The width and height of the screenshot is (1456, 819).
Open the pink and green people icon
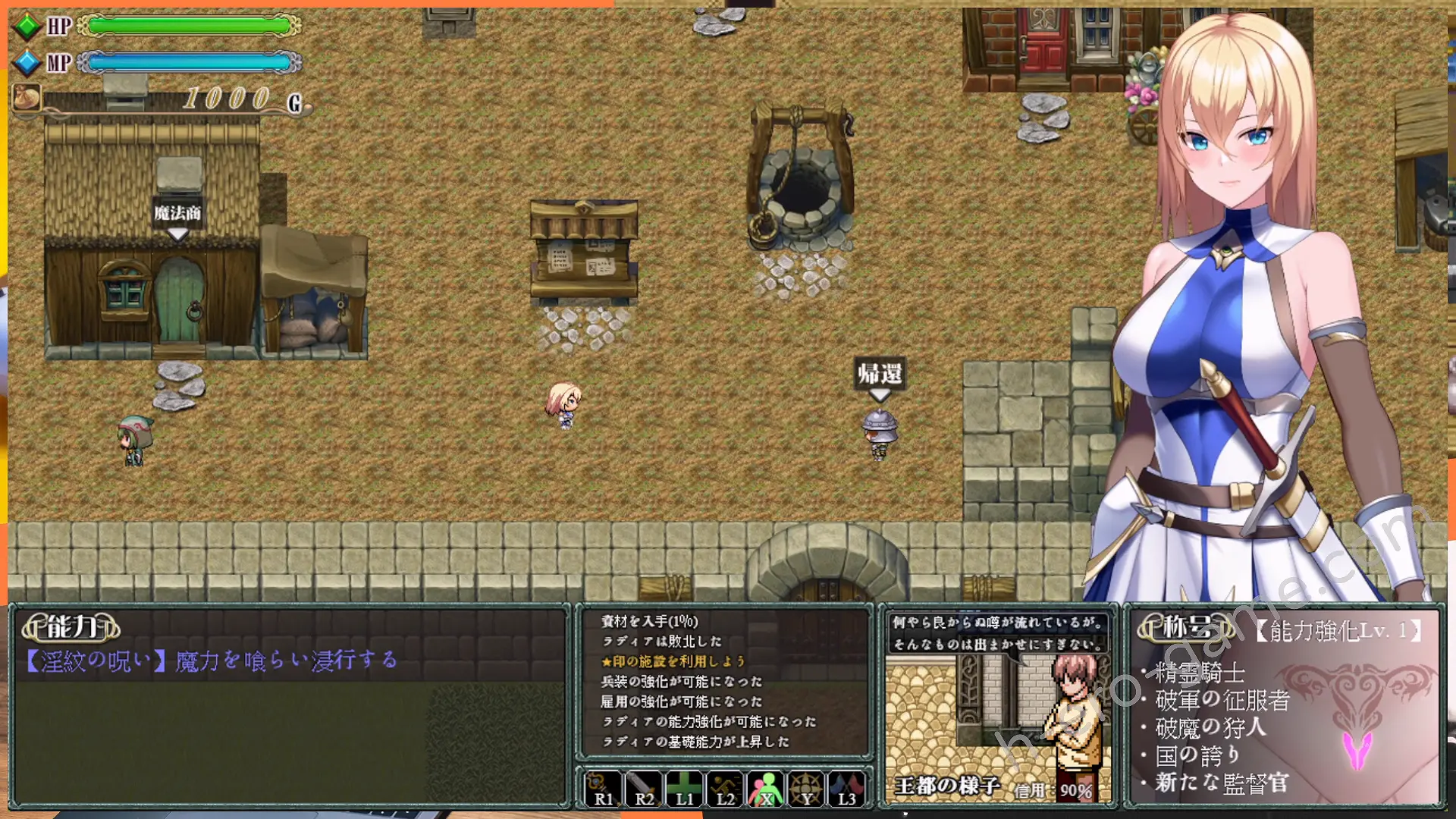click(766, 789)
